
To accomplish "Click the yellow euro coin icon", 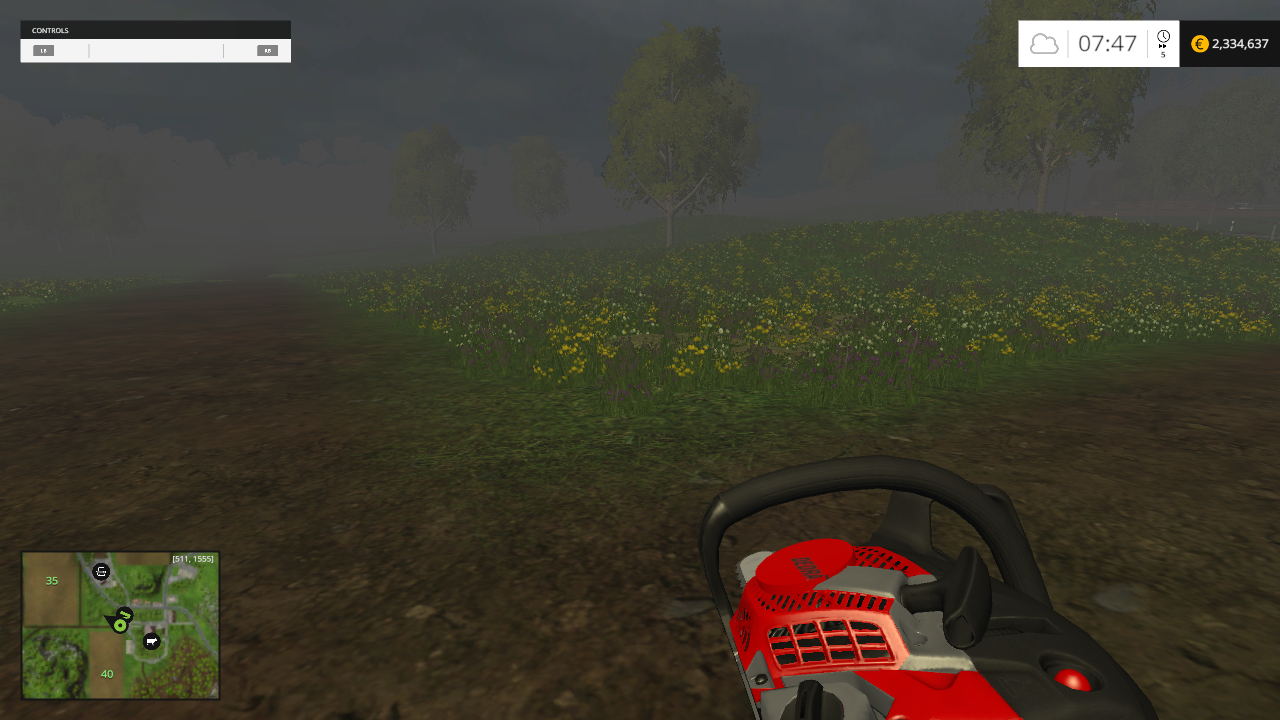I will (1199, 44).
